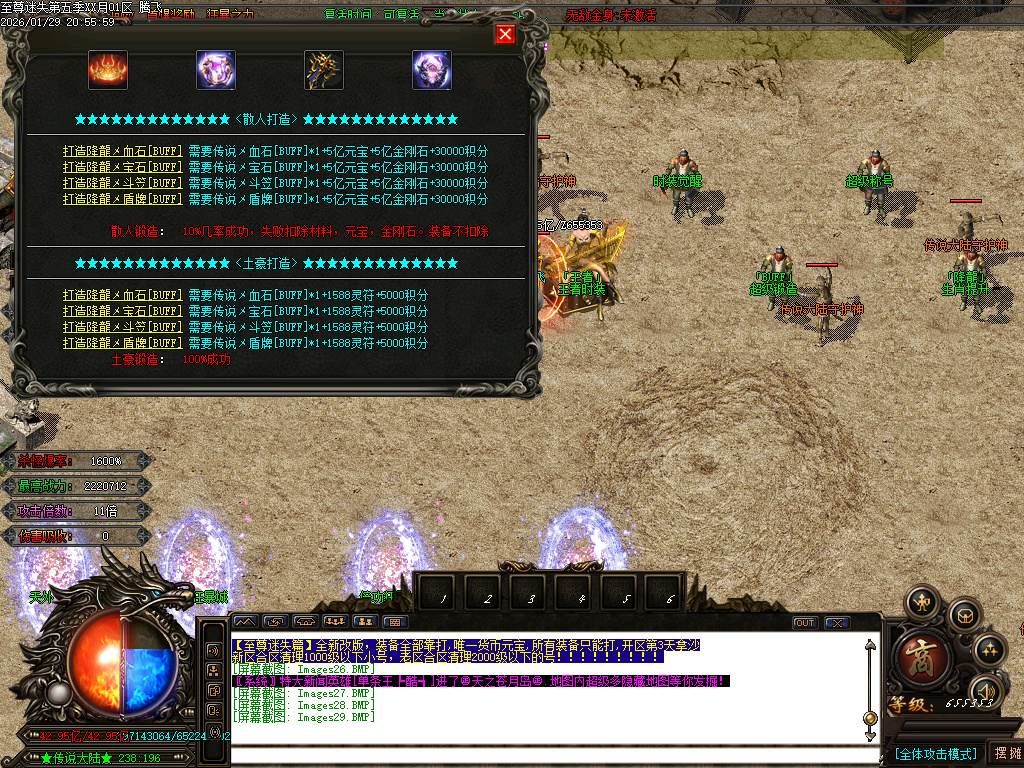Open the bag chest round icon

963,613
